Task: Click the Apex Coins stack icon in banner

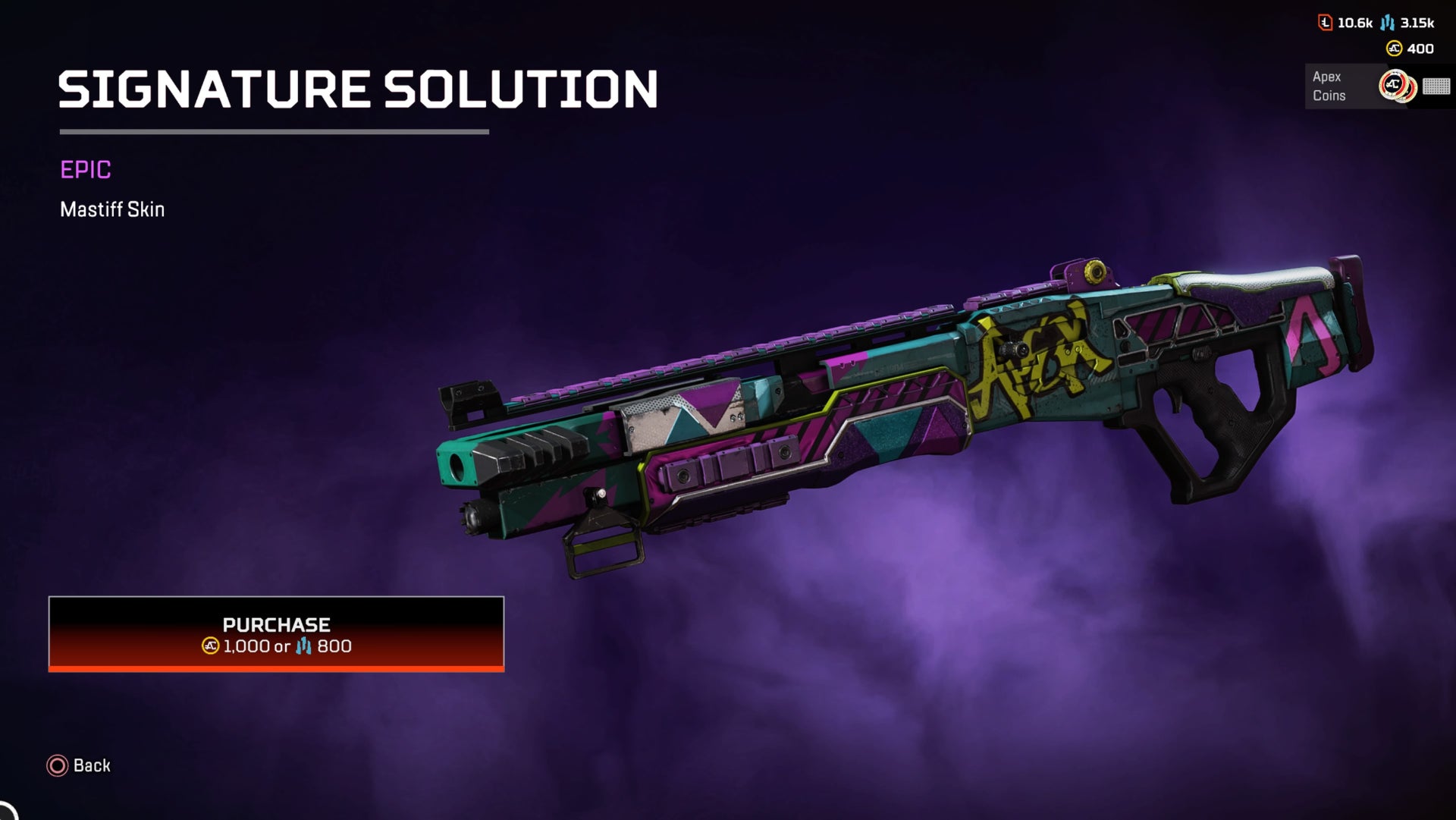Action: pos(1396,85)
